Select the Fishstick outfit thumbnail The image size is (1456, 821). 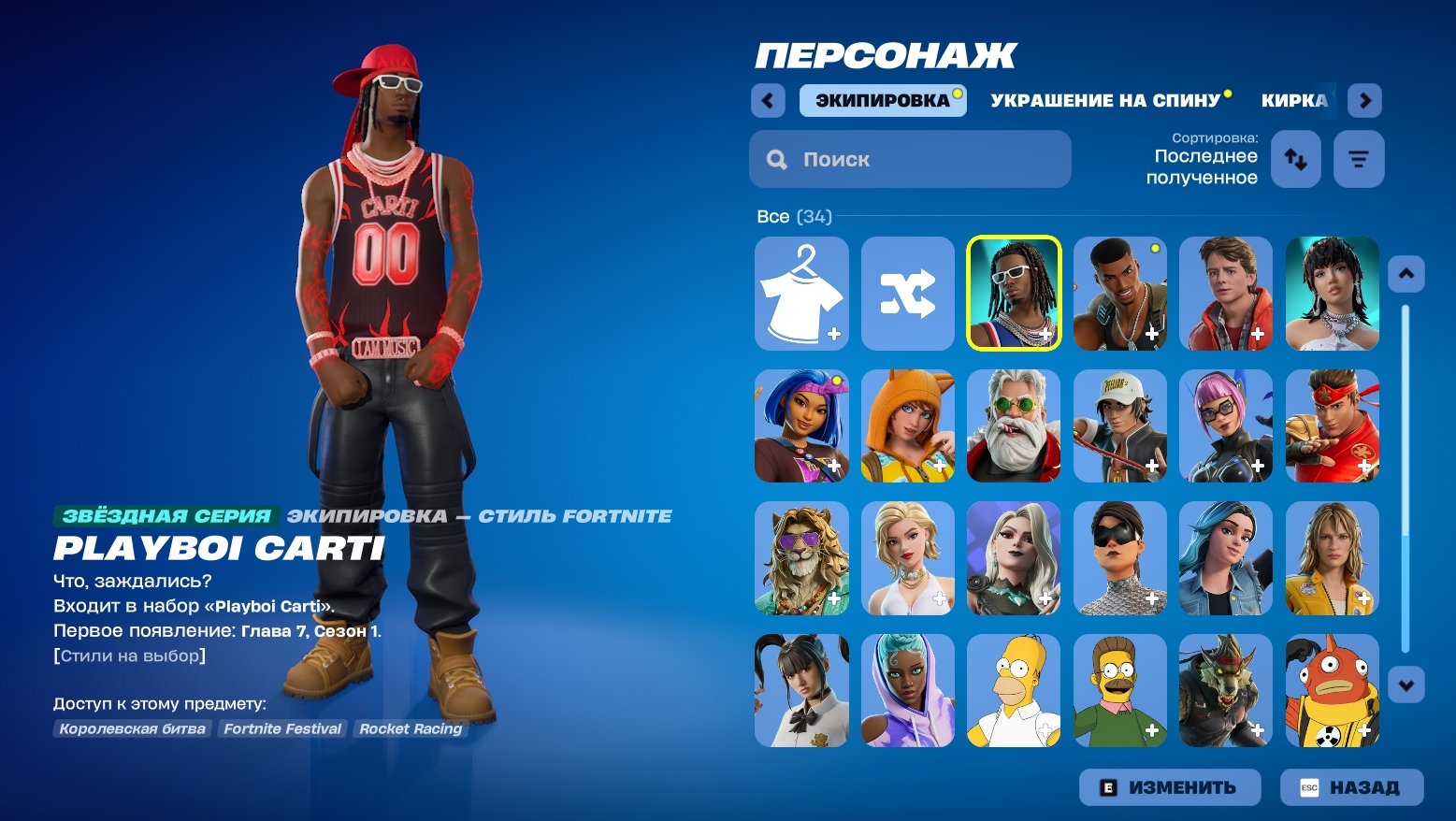click(x=1333, y=691)
